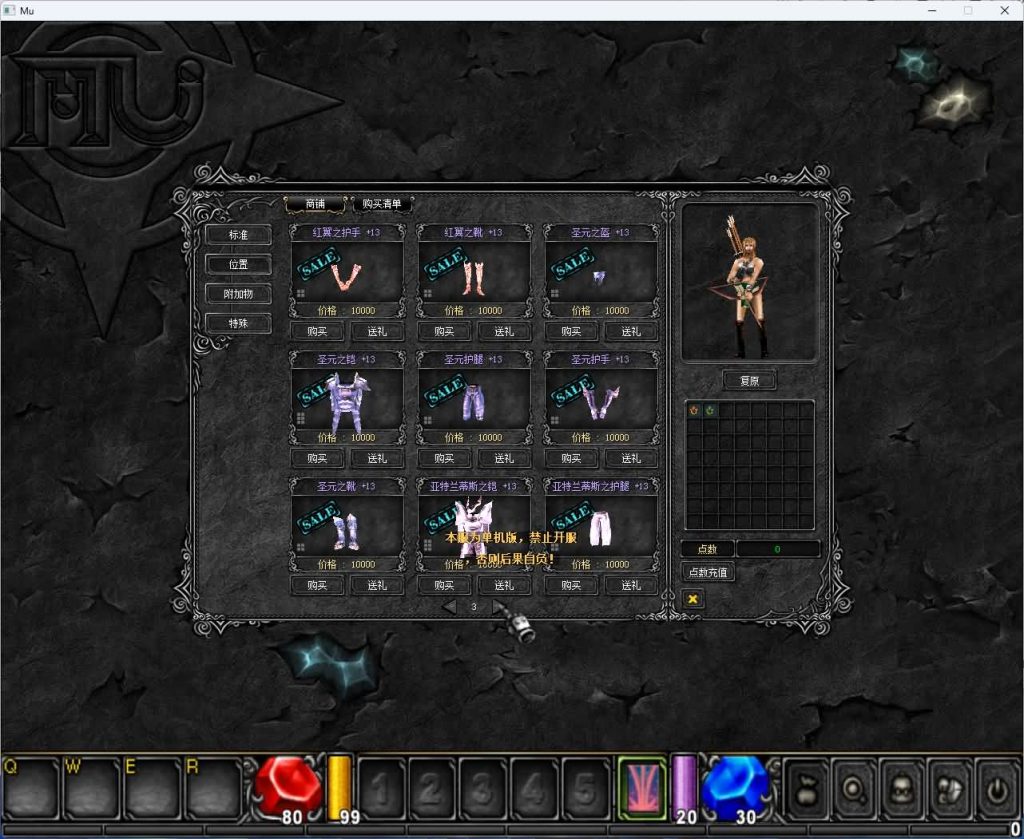Preview the 圣元之铠 armor thumbnail

click(346, 398)
